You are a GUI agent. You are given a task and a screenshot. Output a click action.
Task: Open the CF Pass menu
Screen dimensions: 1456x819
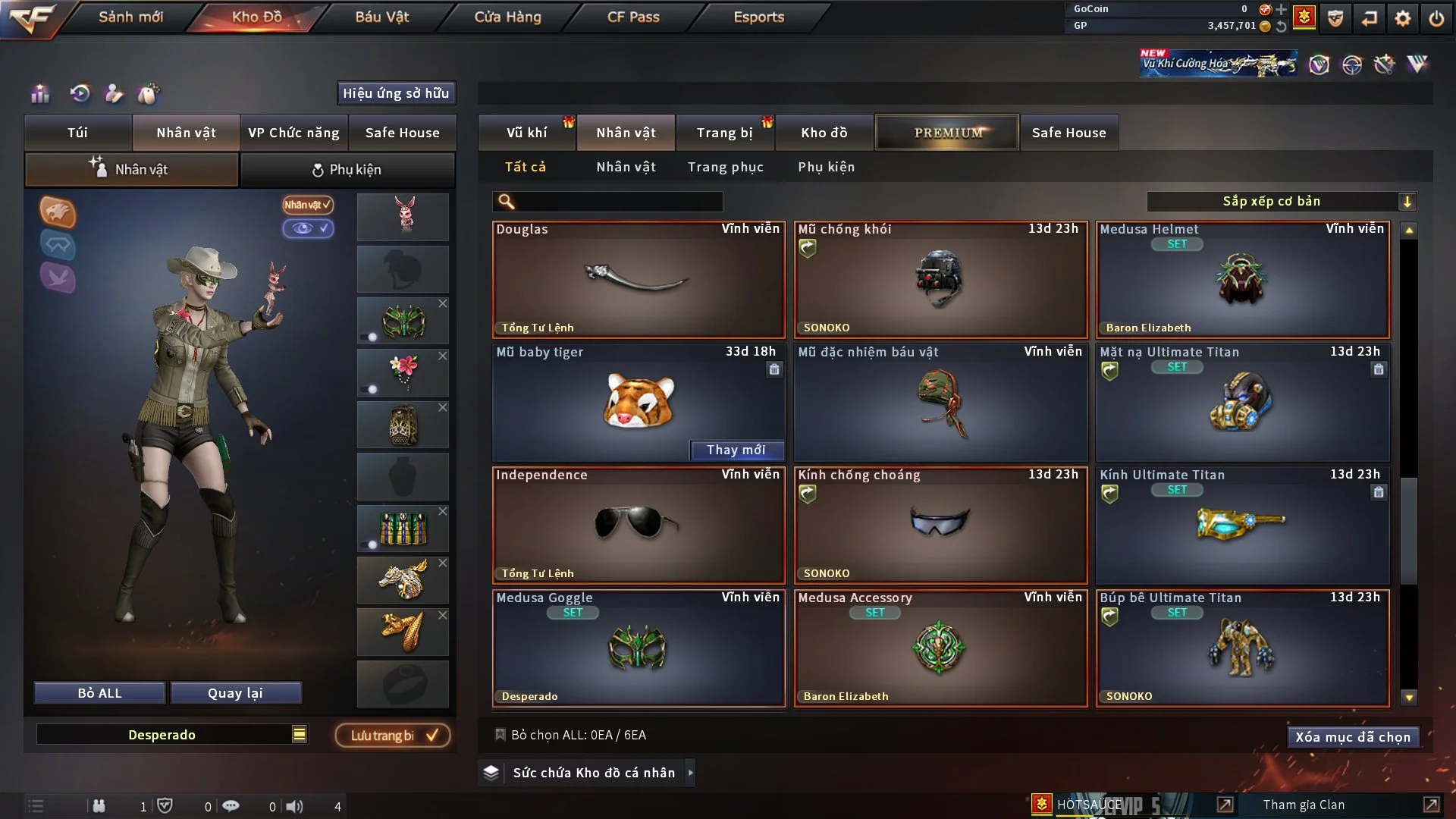[x=633, y=17]
